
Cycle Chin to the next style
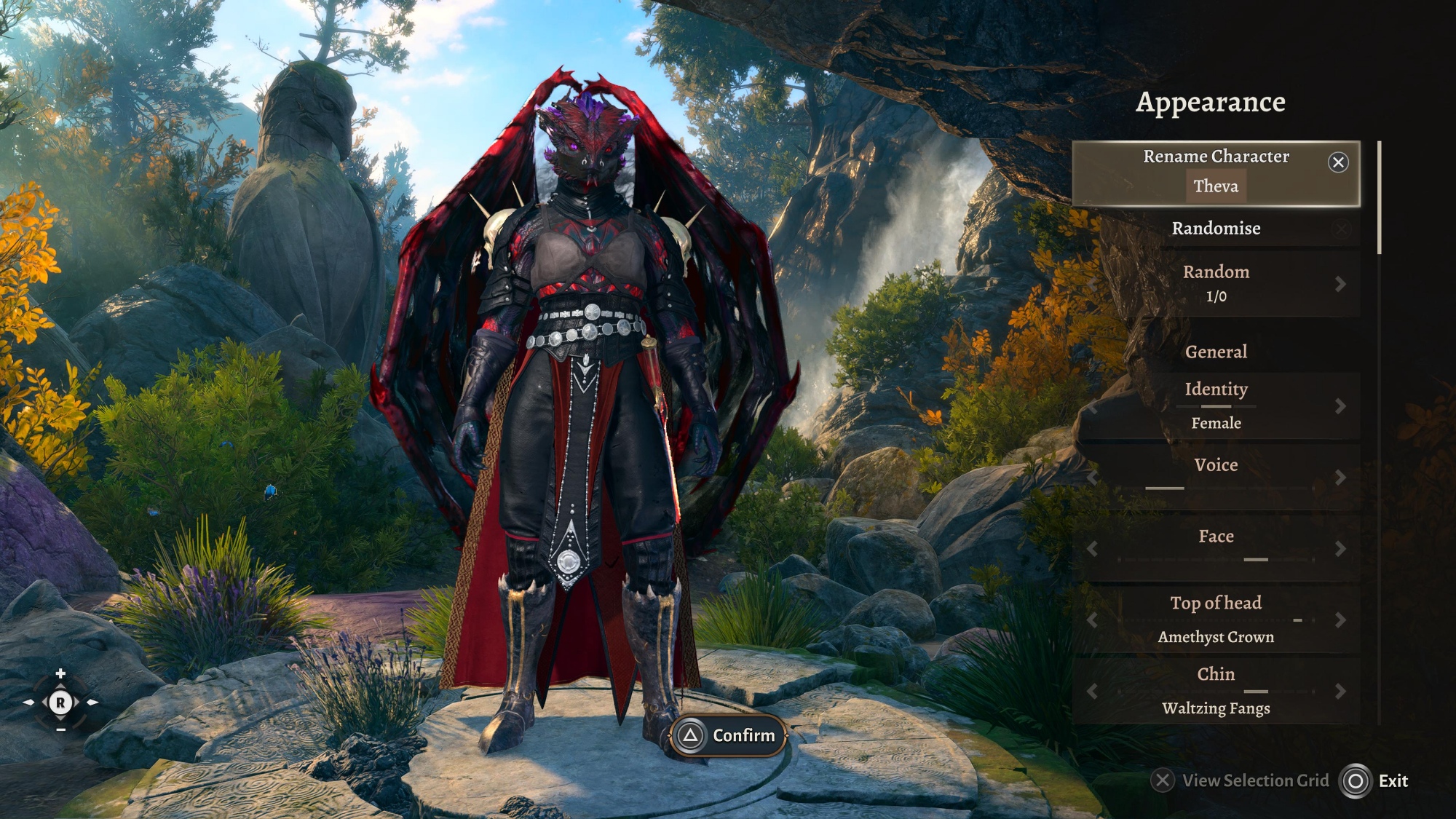coord(1340,692)
